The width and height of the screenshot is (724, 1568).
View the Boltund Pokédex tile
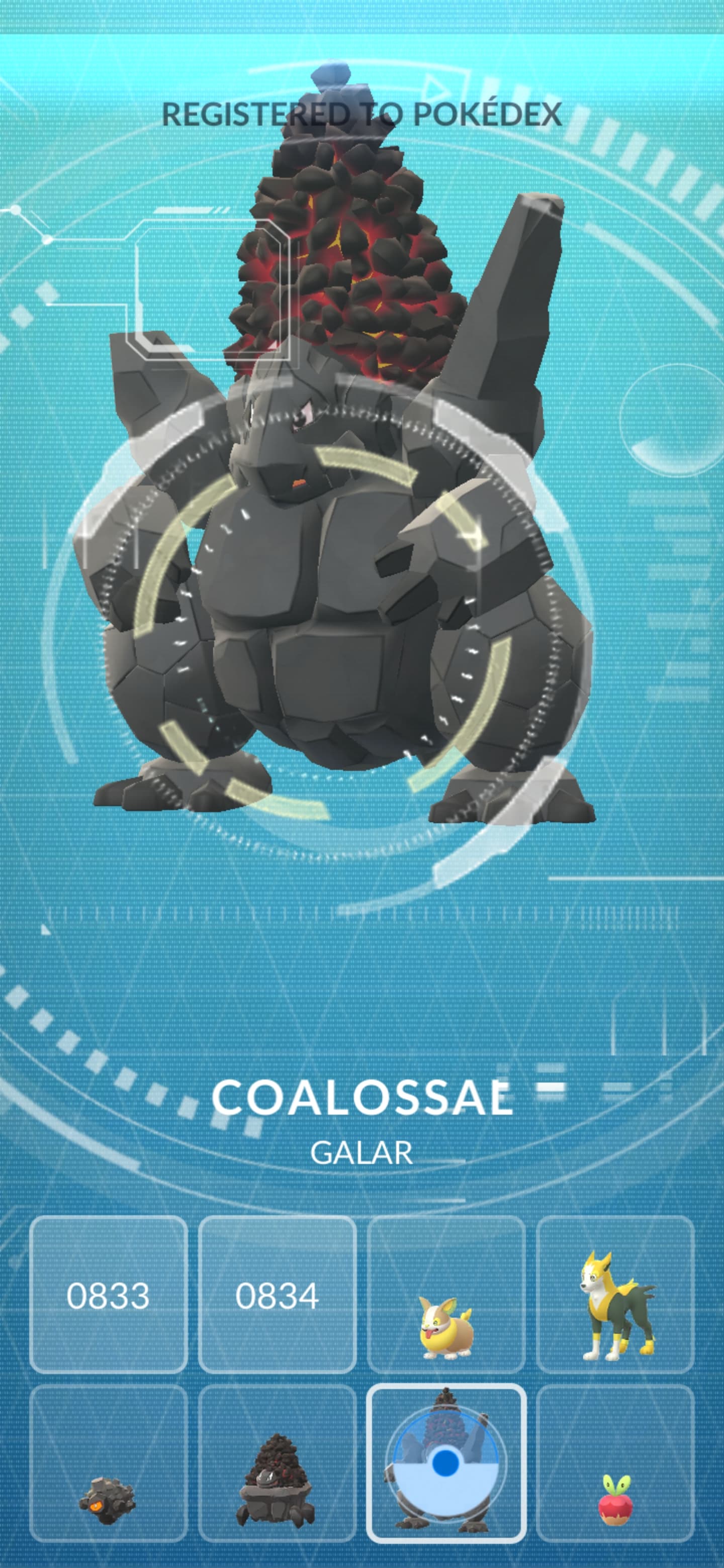point(615,1295)
